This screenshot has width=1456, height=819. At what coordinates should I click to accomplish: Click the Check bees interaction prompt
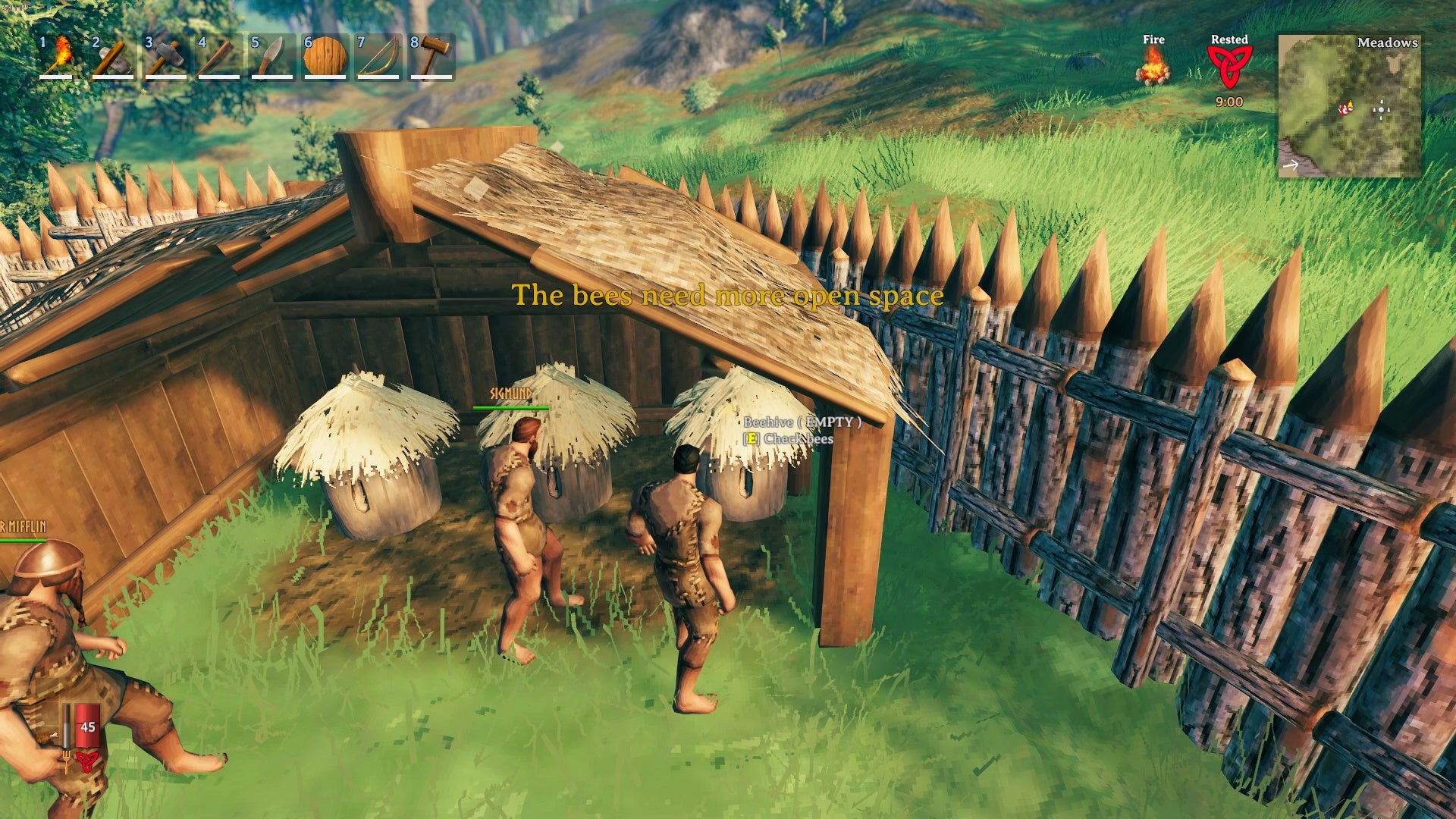(790, 438)
